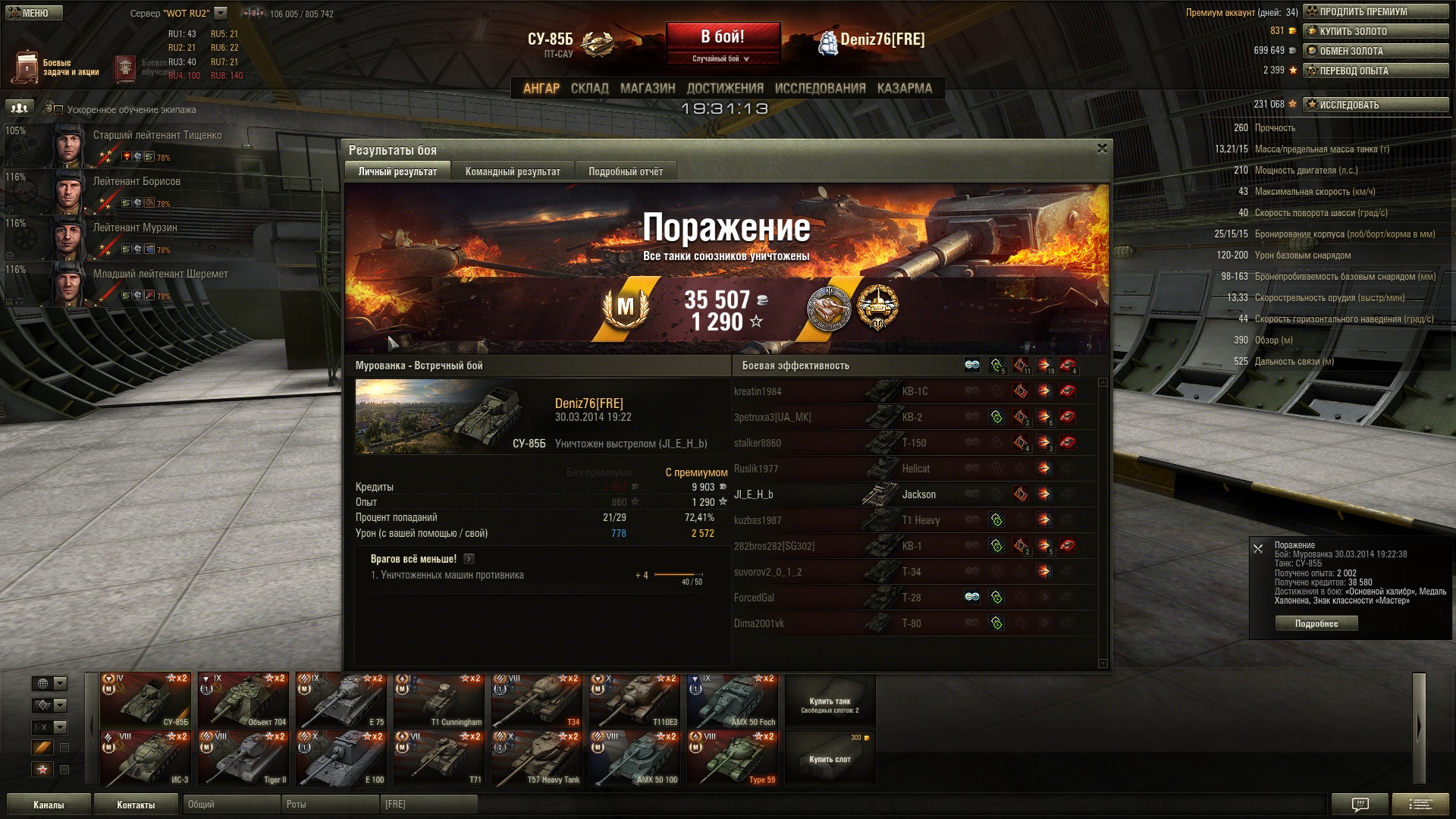This screenshot has height=819, width=1456.
Task: Visit the КАЗАРМА section
Action: click(x=904, y=89)
